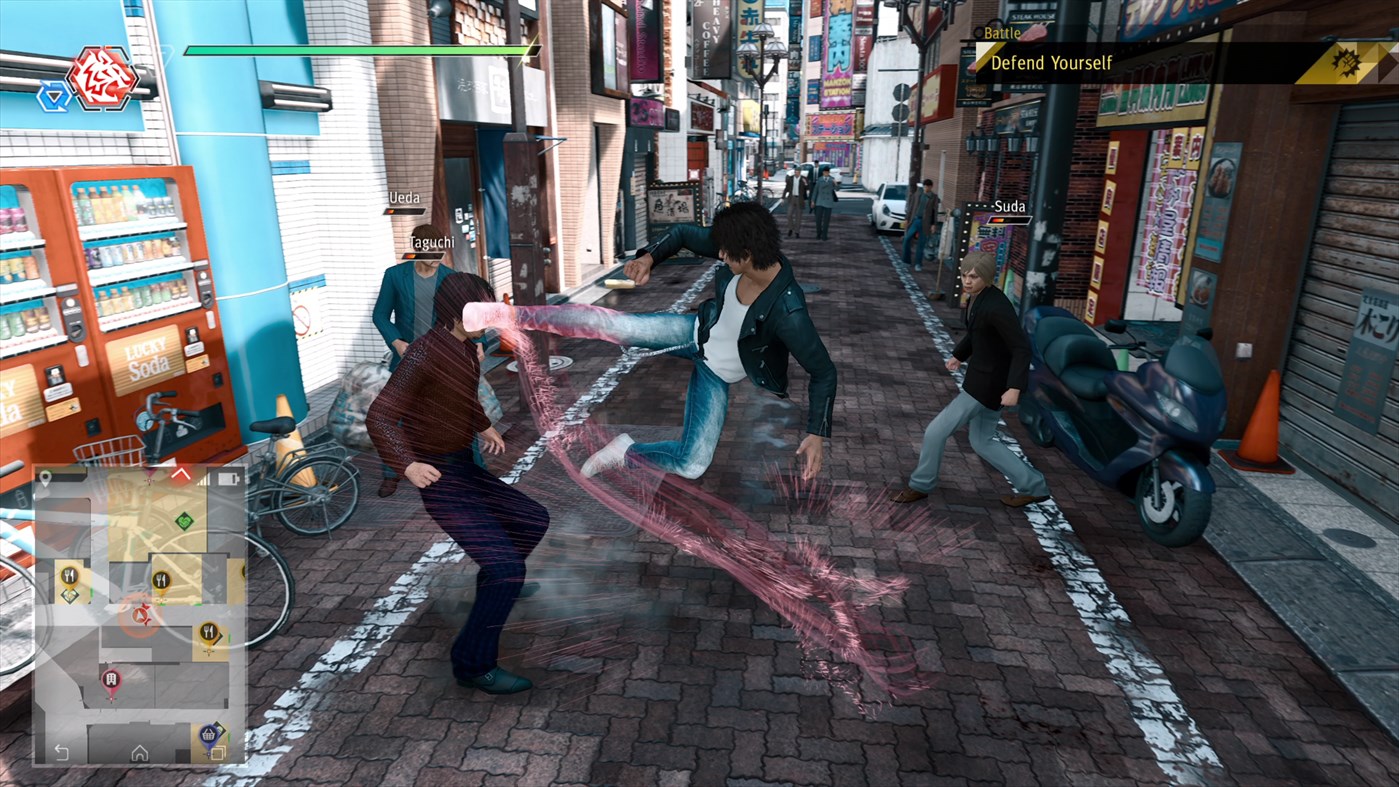The width and height of the screenshot is (1399, 787).
Task: Click the blue shopping basket pin on minimap
Action: click(209, 735)
